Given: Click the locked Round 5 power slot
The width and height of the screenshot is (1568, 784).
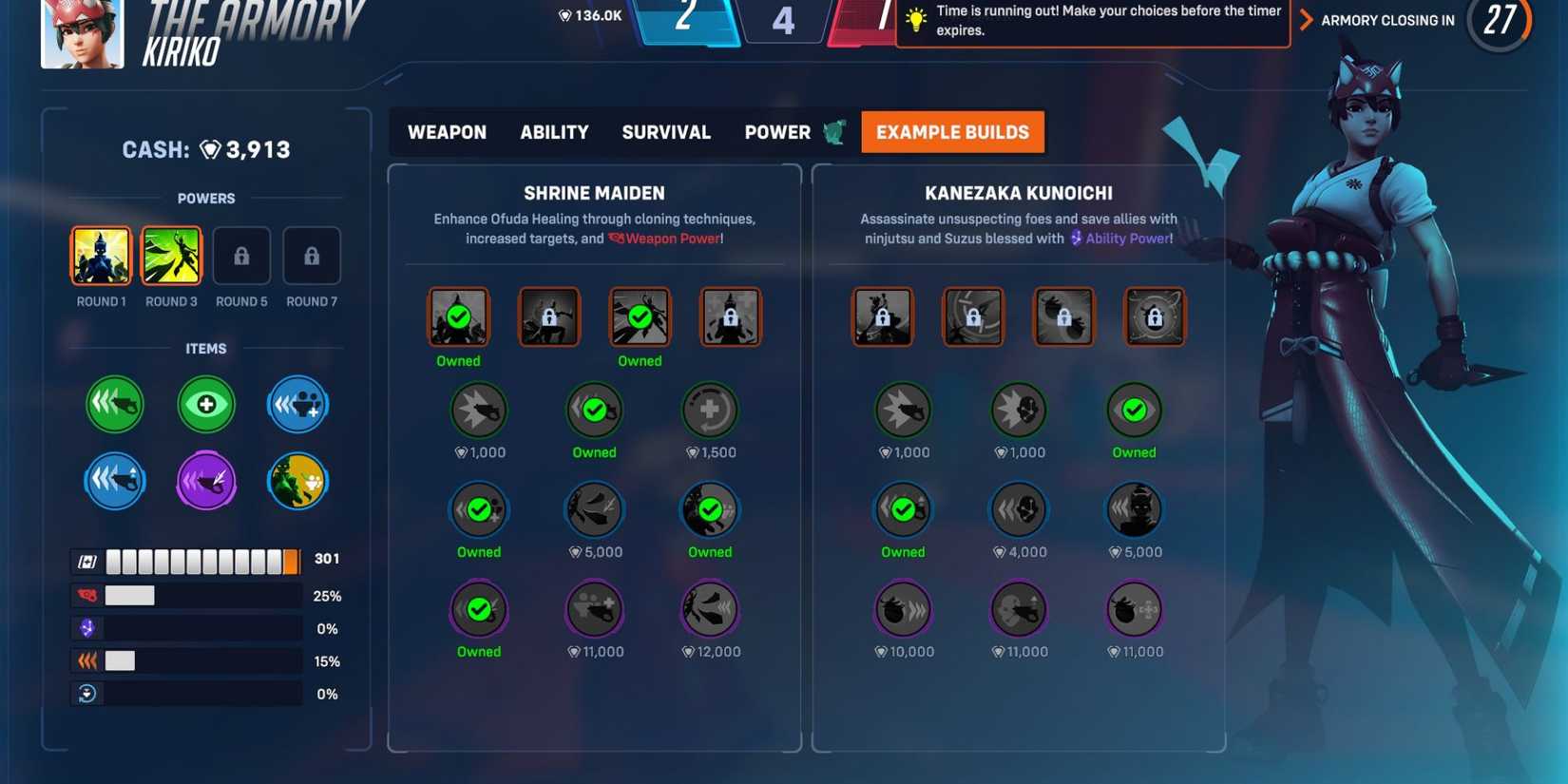Looking at the screenshot, I should (x=241, y=255).
